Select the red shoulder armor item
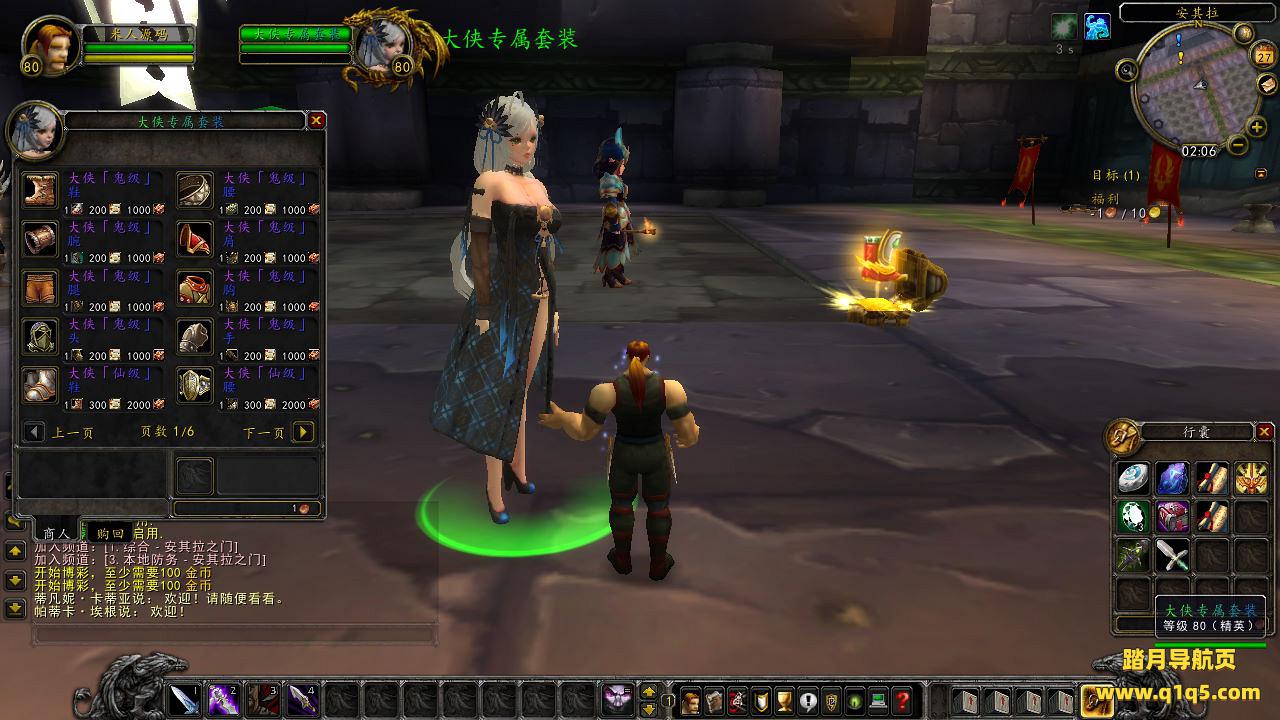 pos(195,239)
